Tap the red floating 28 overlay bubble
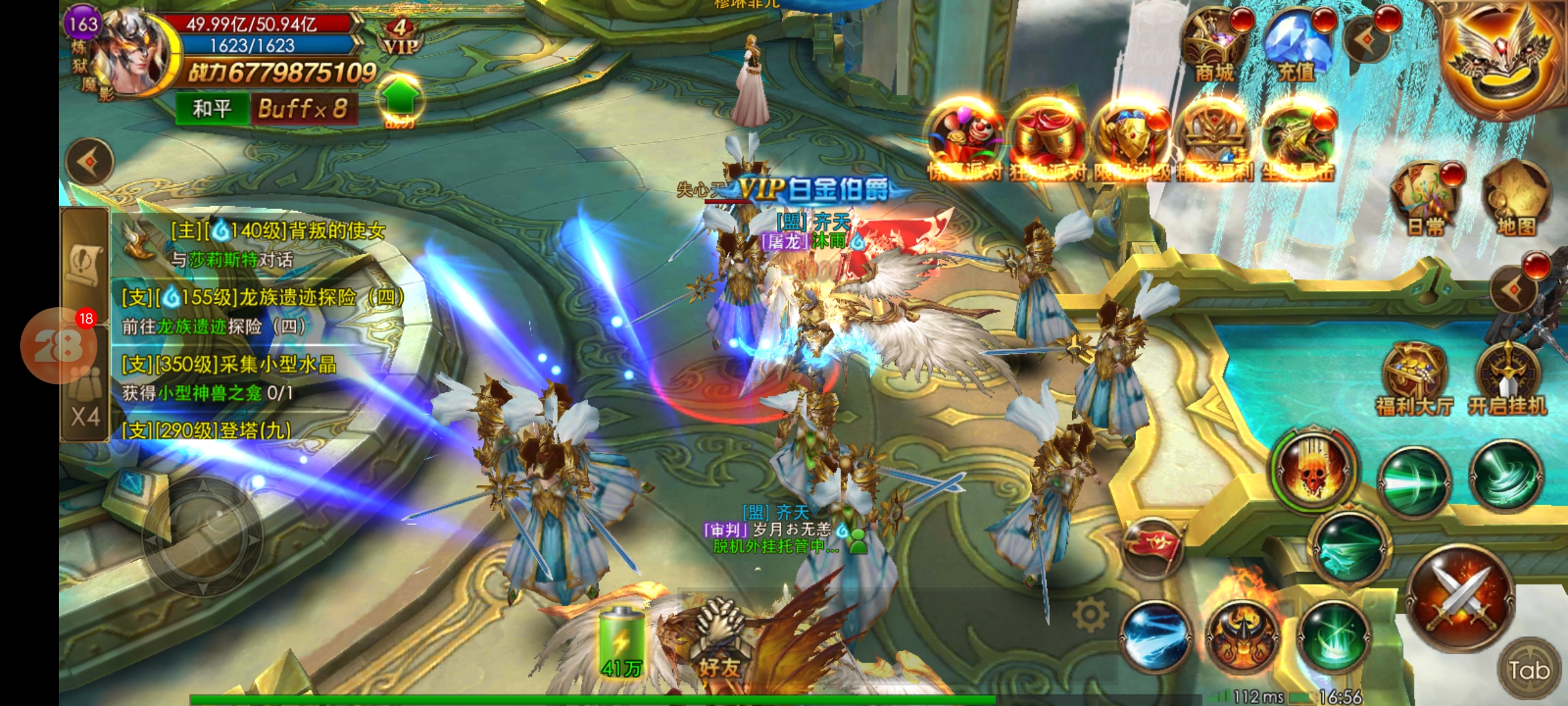 [59, 345]
